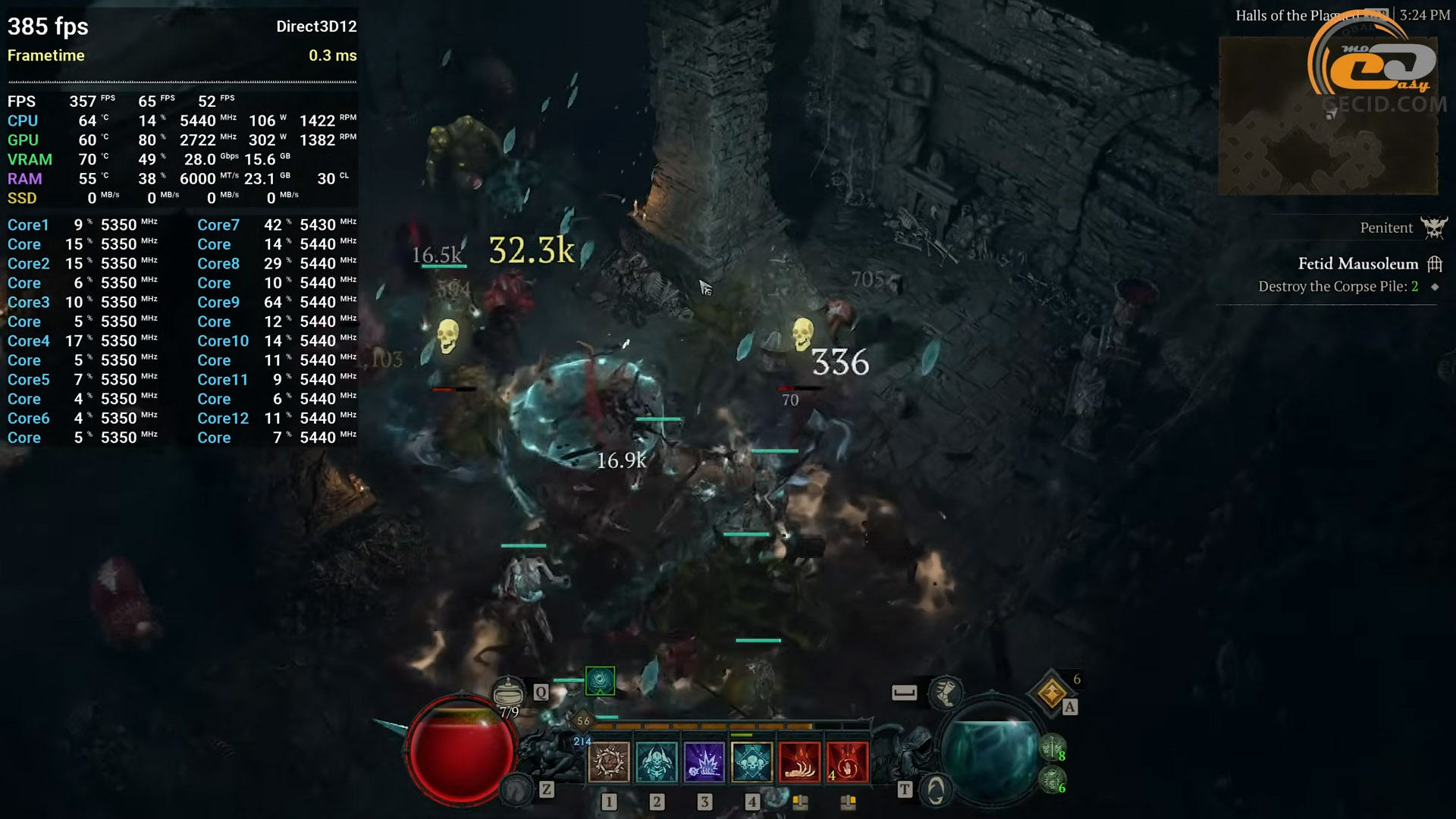Click the Penitent difficulty skull icon
The height and width of the screenshot is (819, 1456).
1433,227
